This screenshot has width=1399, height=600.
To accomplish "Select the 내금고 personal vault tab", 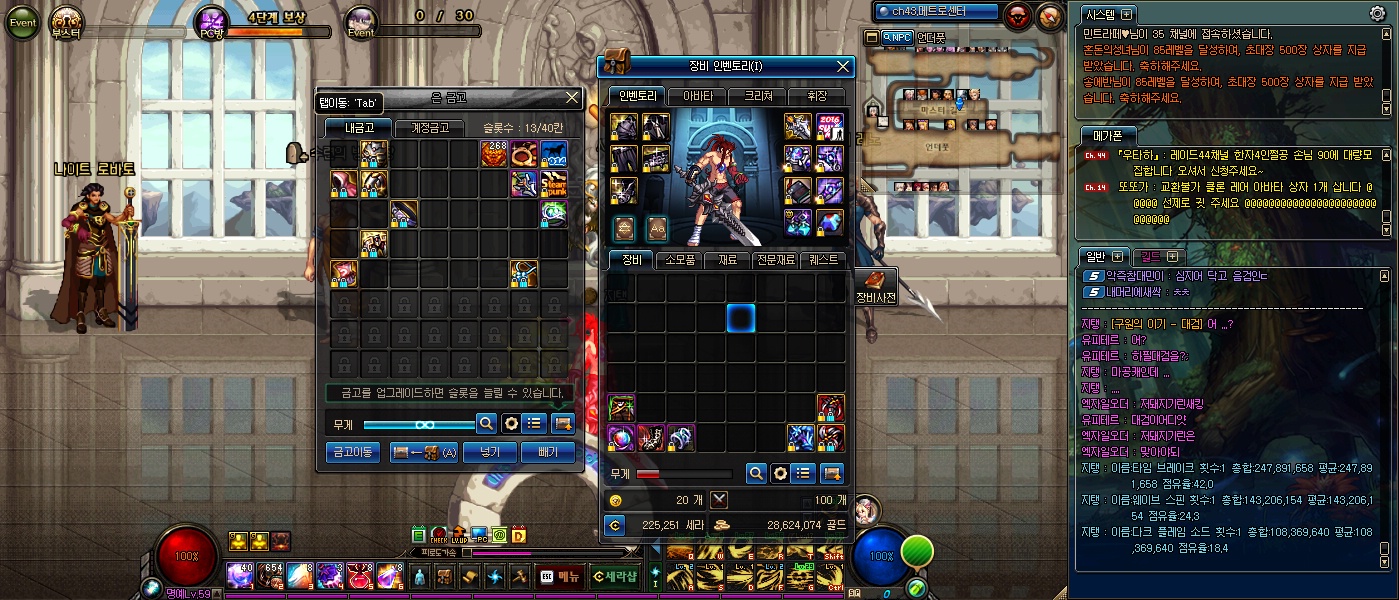I will [x=358, y=128].
